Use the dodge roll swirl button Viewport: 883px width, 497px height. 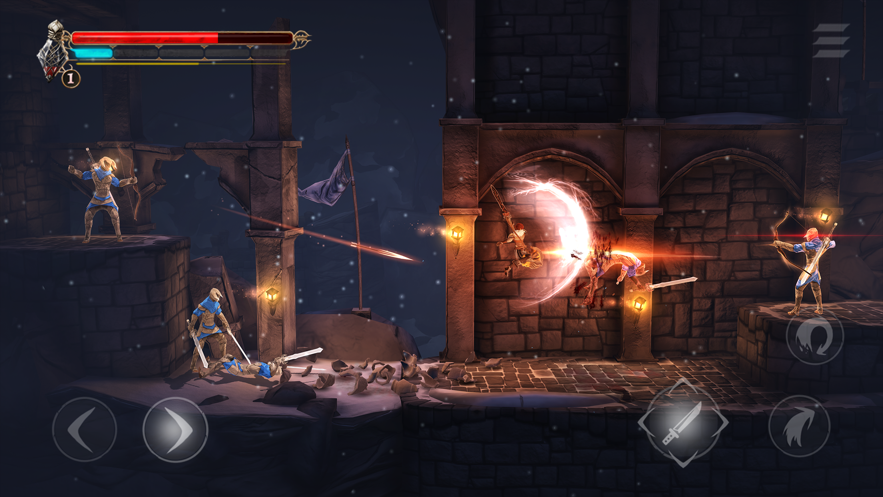pyautogui.click(x=814, y=338)
